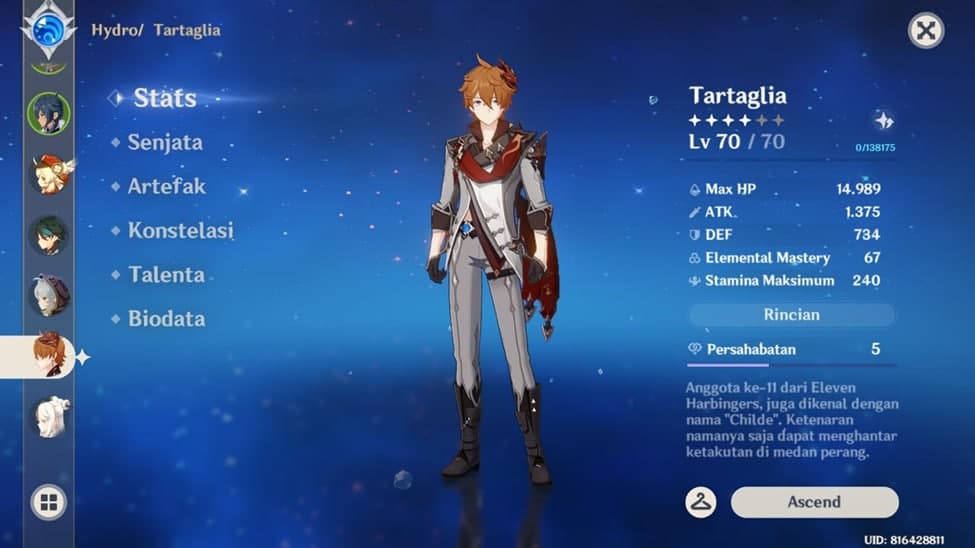Click the Hydro element emblem
The width and height of the screenshot is (975, 548).
[x=48, y=30]
